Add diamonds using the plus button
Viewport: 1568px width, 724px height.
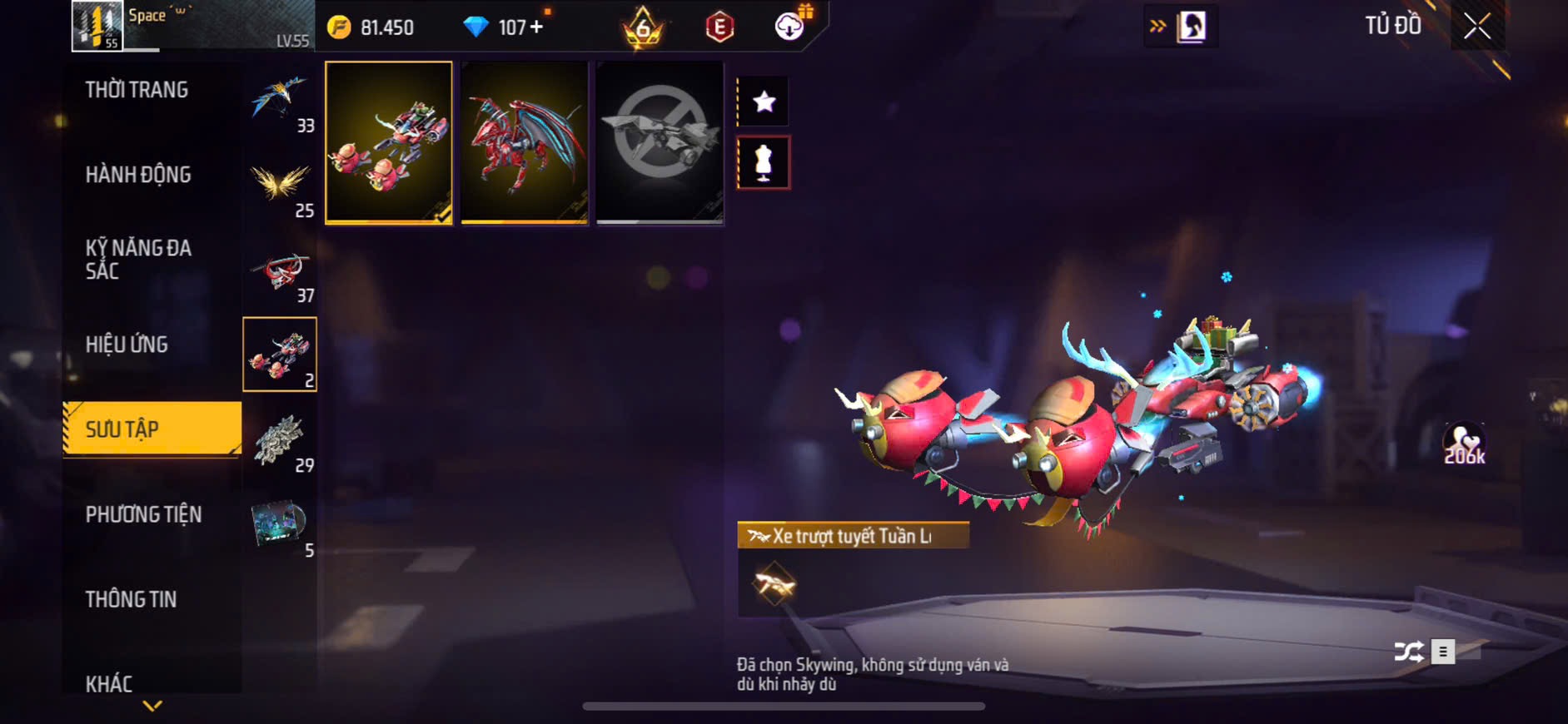point(536,27)
